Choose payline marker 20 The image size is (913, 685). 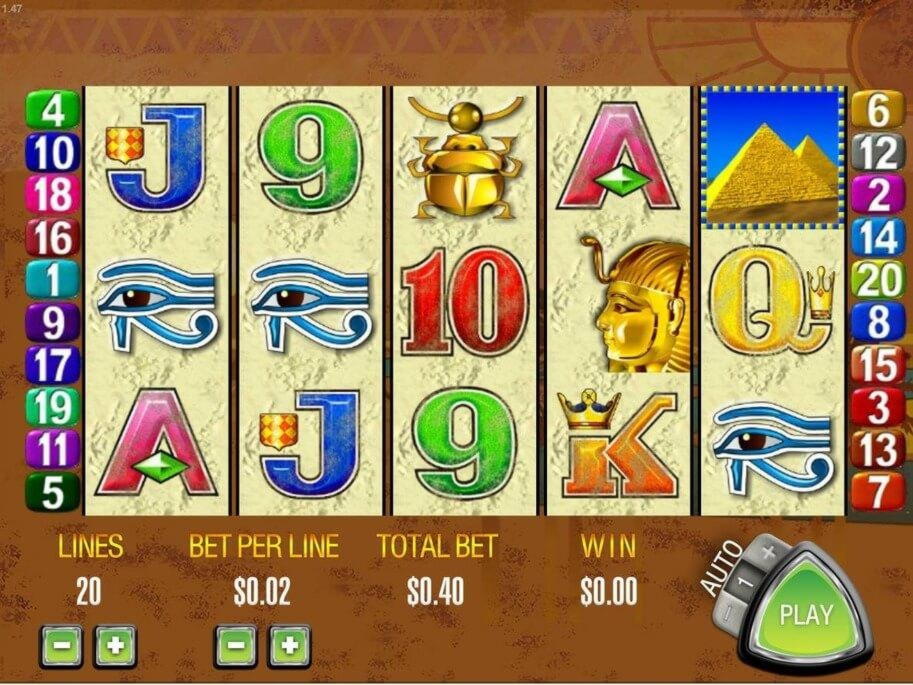[x=877, y=279]
